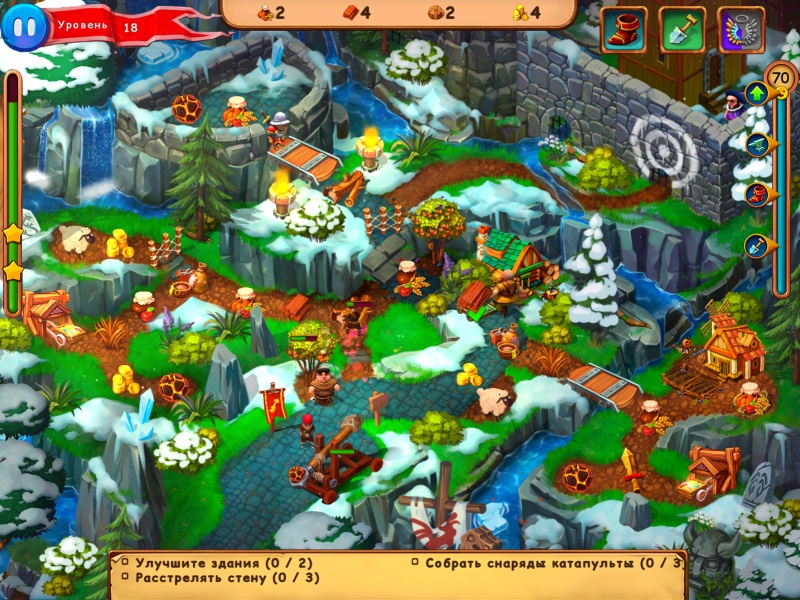
Task: Use the shovel work bonus button
Action: [682, 30]
